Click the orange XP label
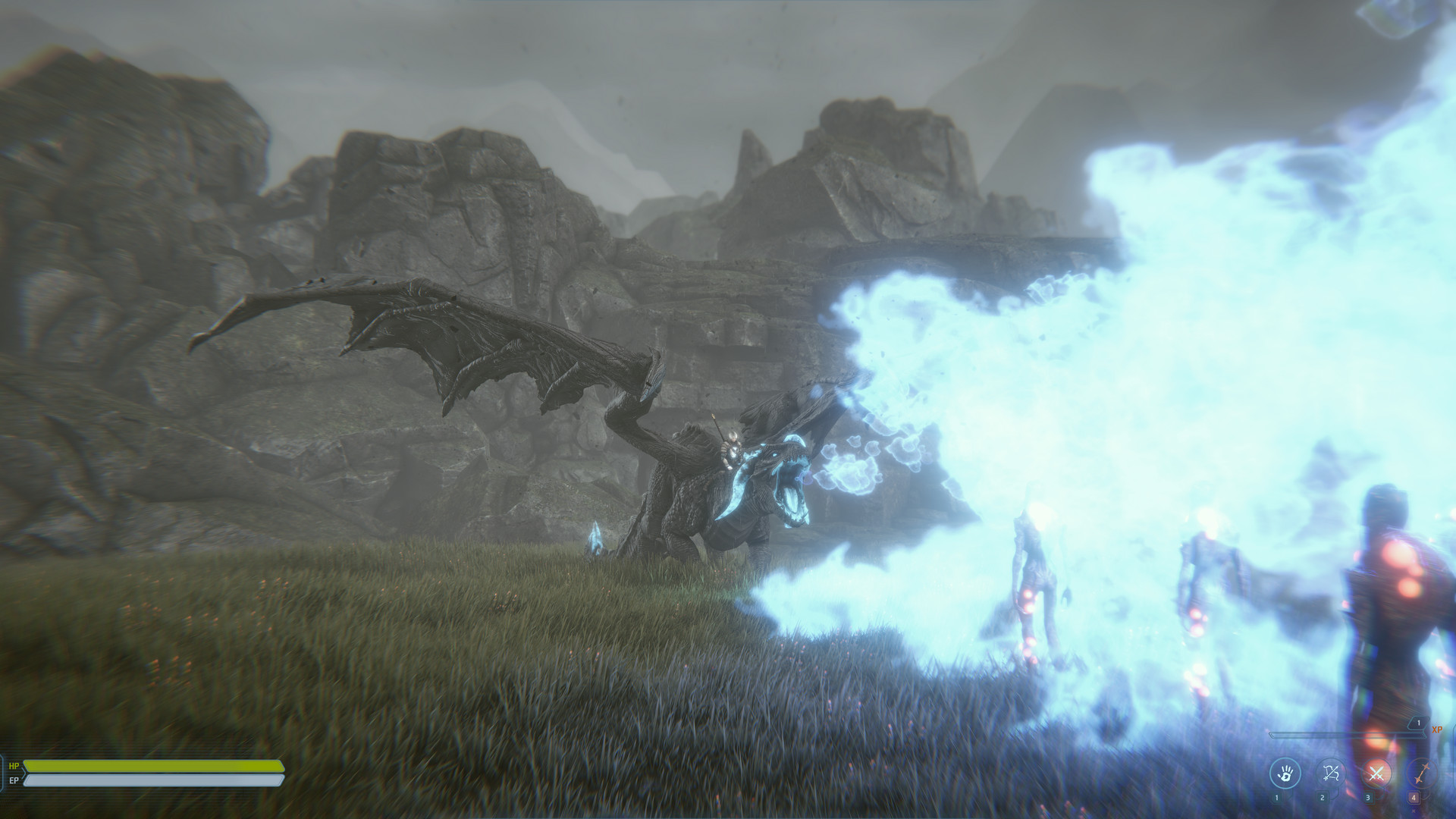Image resolution: width=1456 pixels, height=819 pixels. [x=1437, y=730]
